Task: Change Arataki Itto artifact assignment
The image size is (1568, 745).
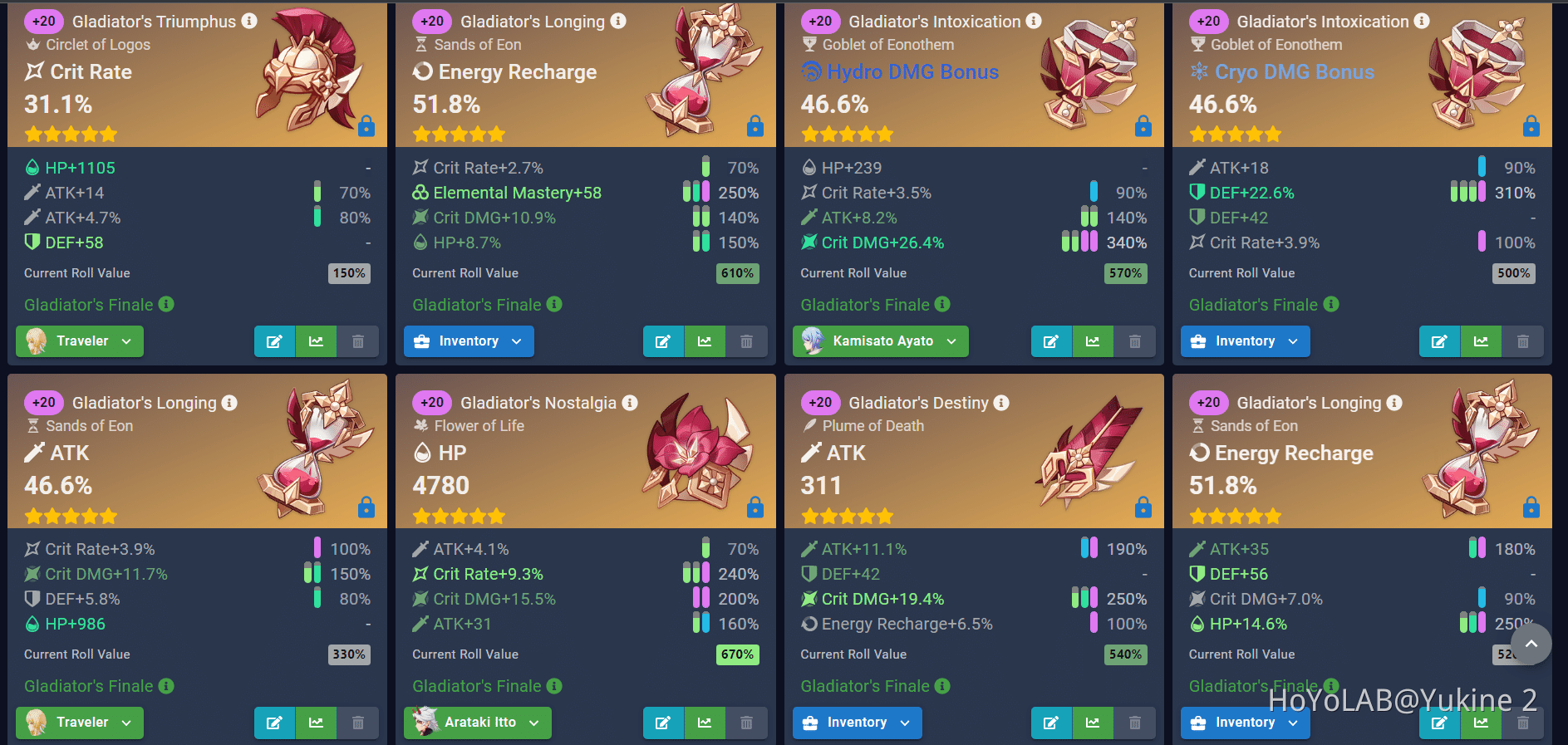Action: [x=476, y=723]
